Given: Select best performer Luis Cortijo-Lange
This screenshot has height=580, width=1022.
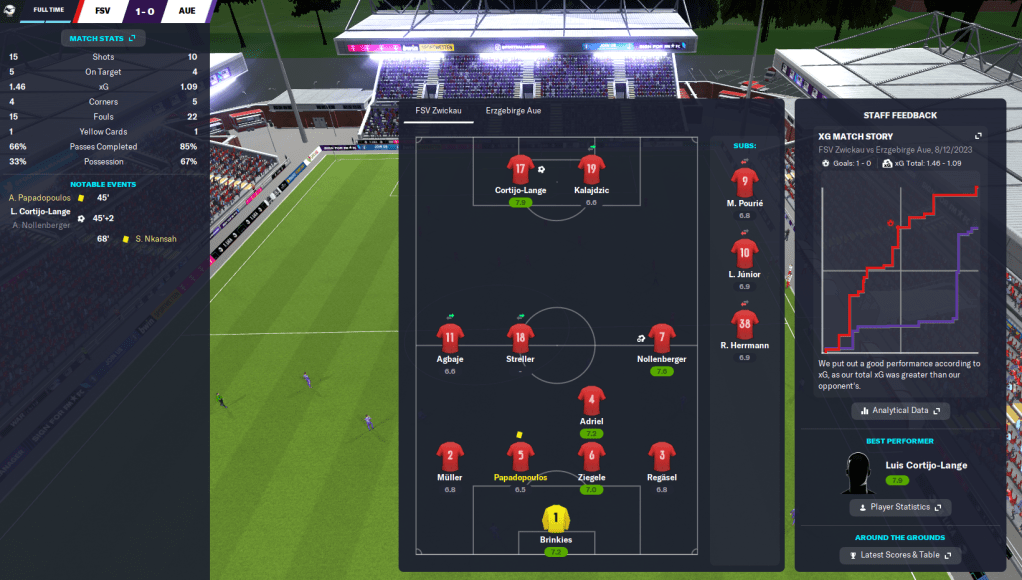Looking at the screenshot, I should [926, 465].
